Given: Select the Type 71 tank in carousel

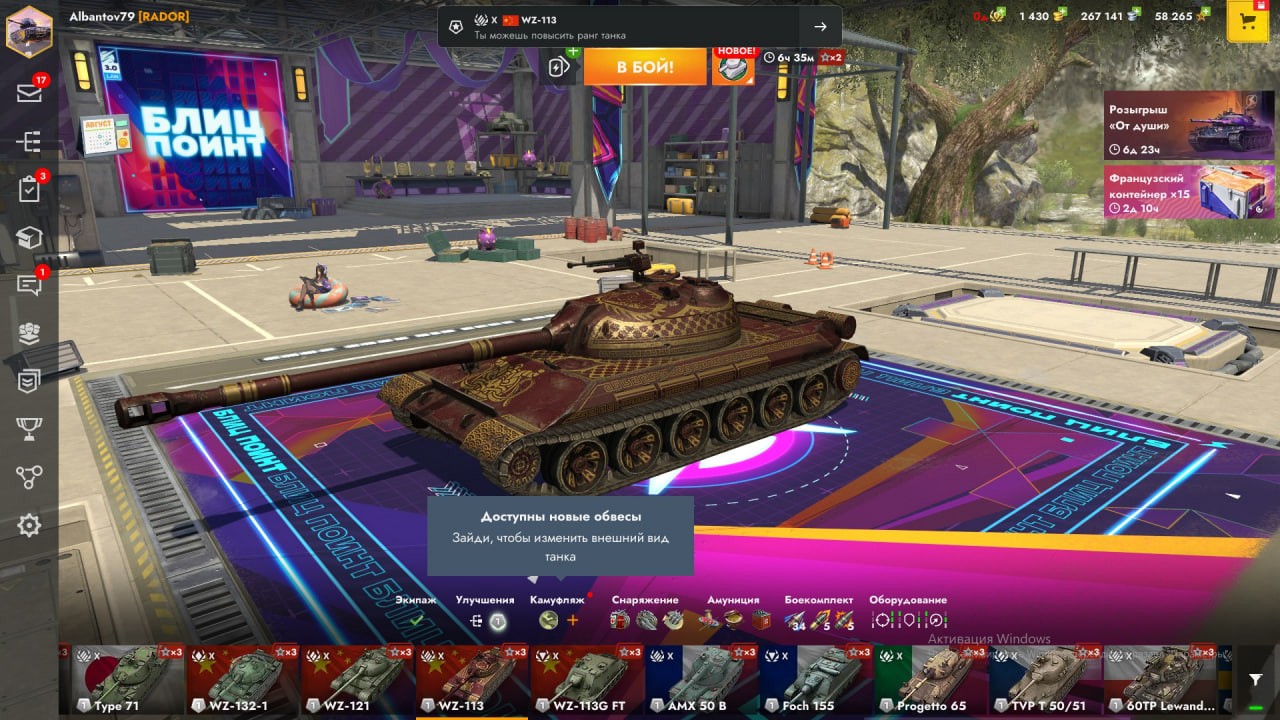Looking at the screenshot, I should click(128, 682).
